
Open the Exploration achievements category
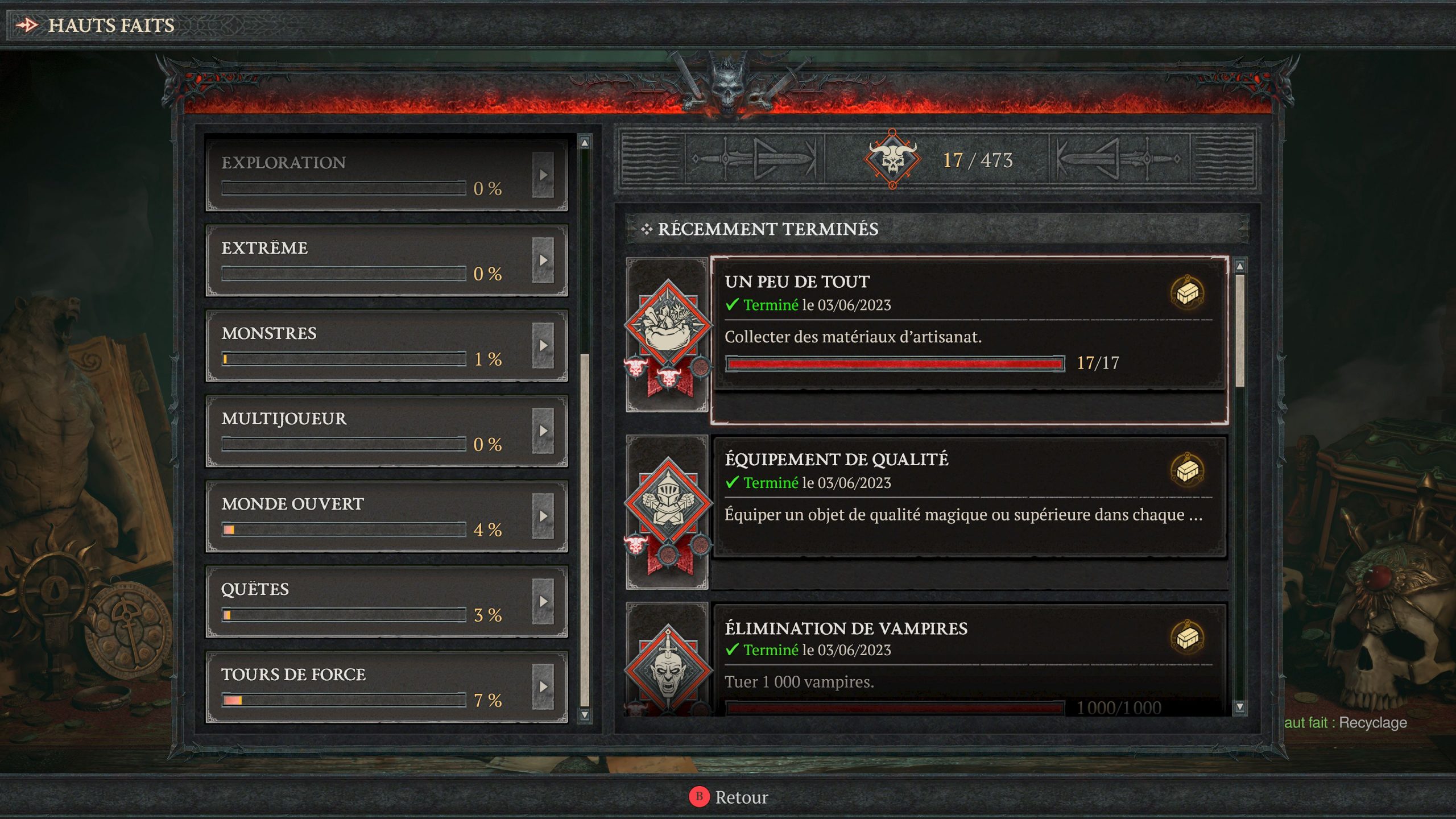(x=375, y=173)
